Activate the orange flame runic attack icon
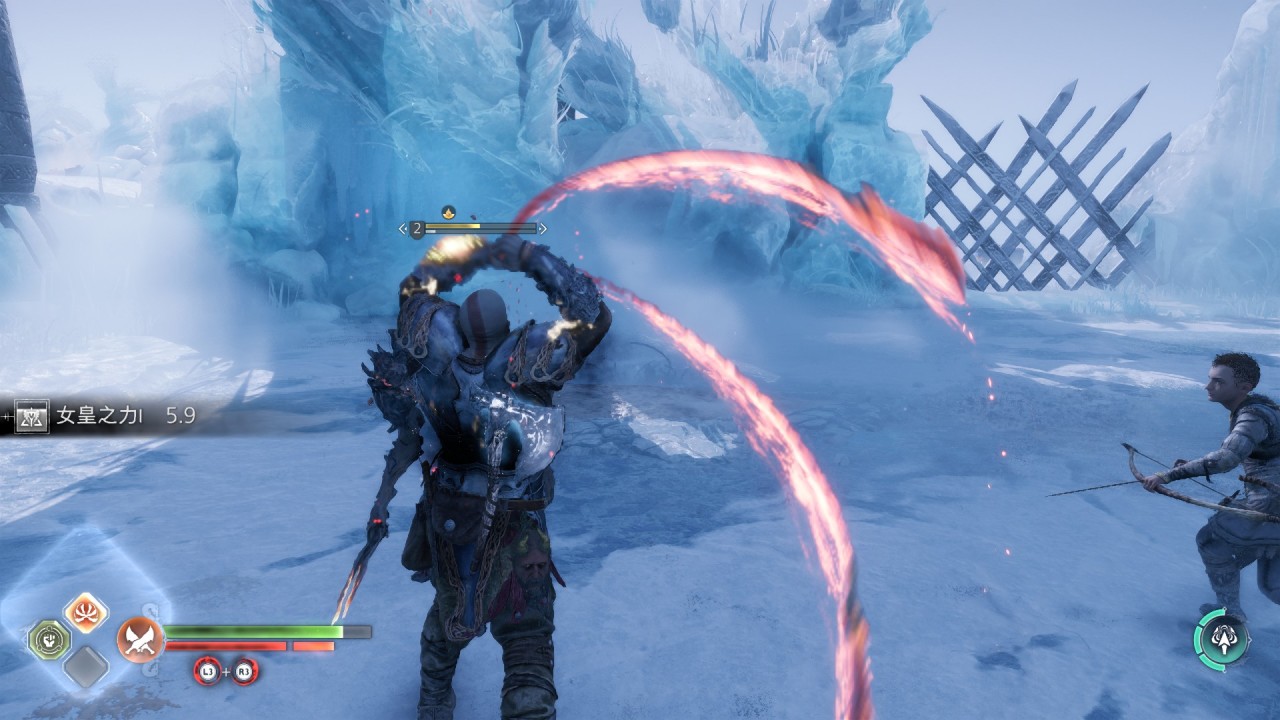This screenshot has height=720, width=1280. point(86,611)
